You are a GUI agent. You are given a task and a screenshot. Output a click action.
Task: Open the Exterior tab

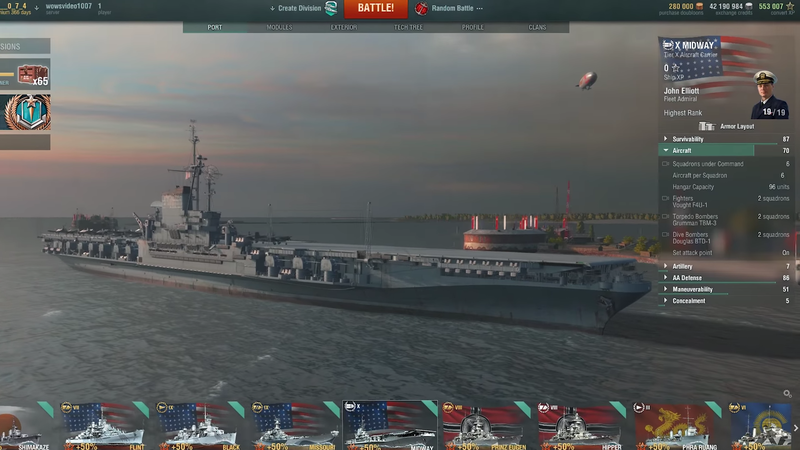343,27
